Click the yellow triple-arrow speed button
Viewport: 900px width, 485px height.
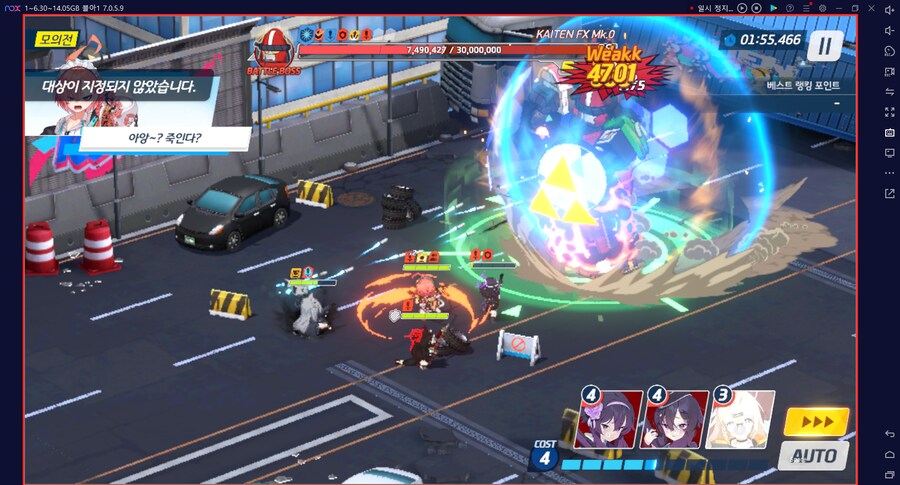pyautogui.click(x=816, y=422)
